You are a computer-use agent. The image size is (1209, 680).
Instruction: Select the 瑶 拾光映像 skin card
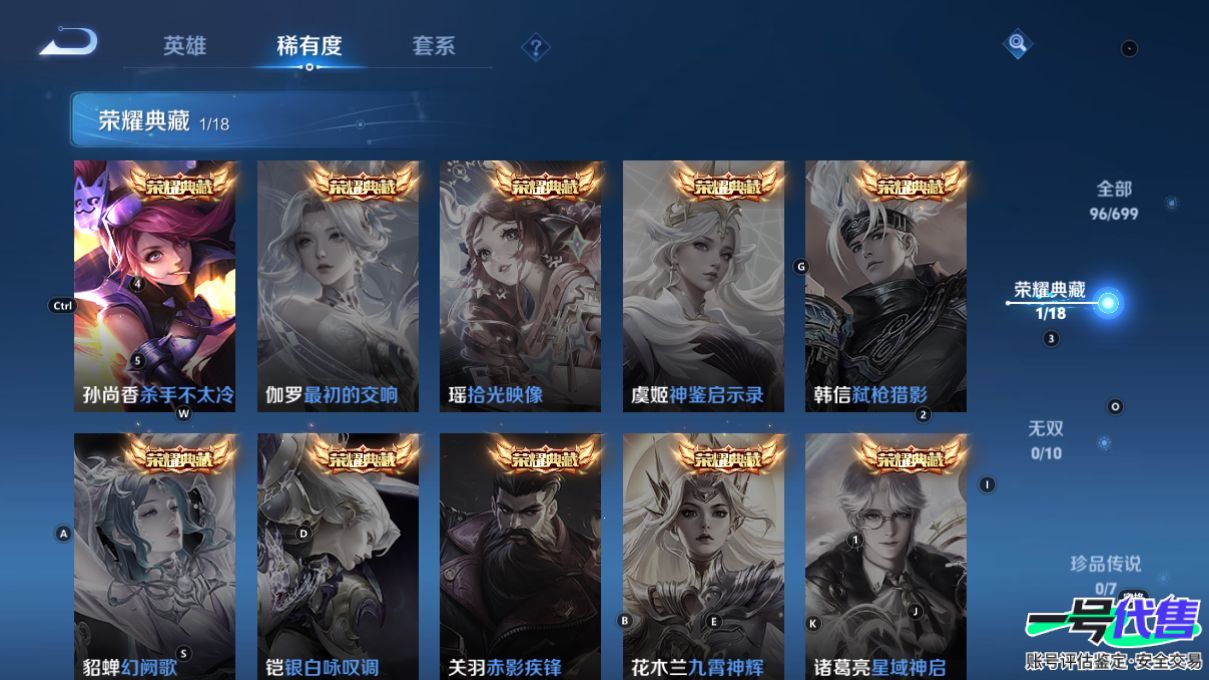(x=520, y=286)
